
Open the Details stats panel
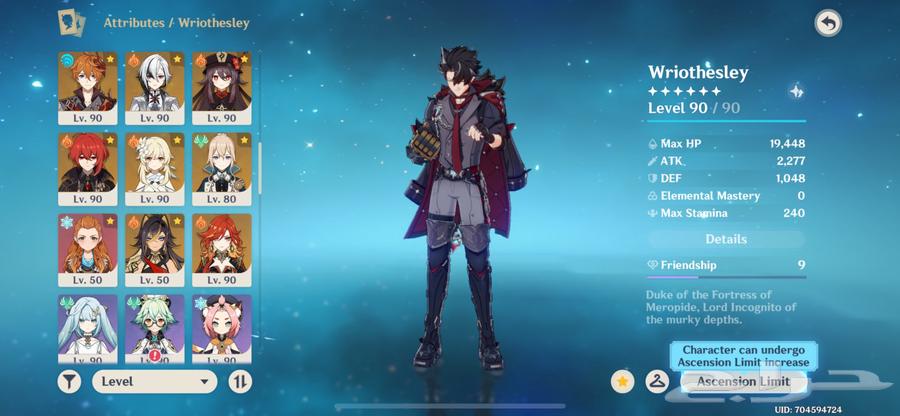726,239
